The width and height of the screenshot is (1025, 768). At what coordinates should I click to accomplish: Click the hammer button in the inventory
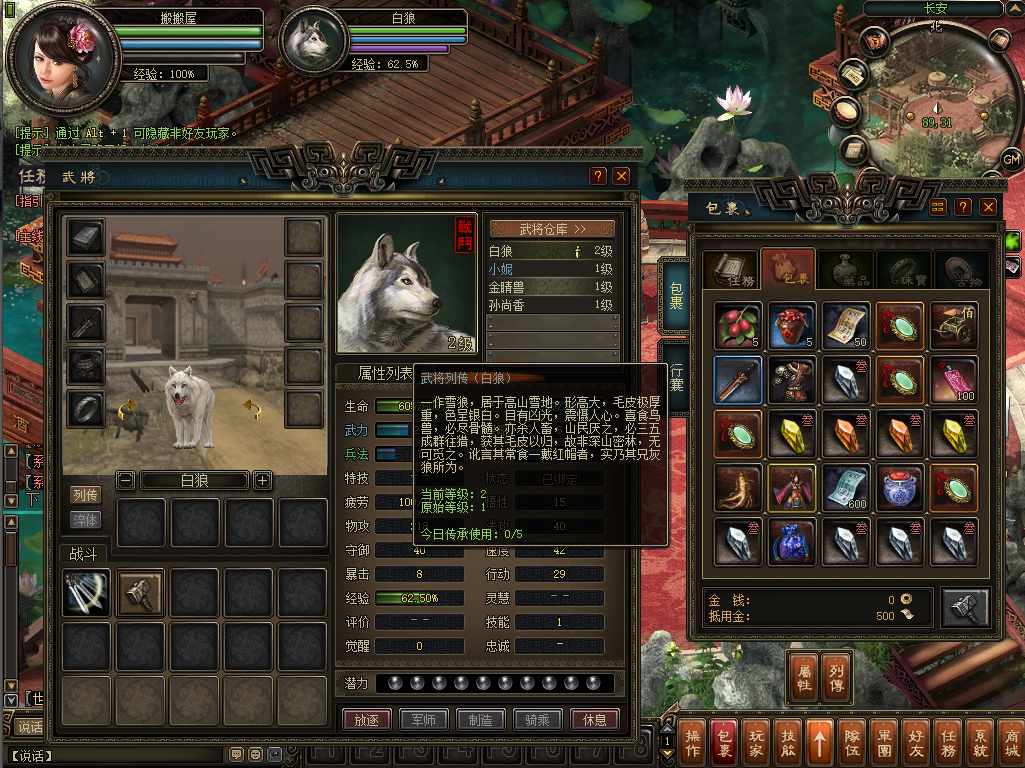point(965,608)
